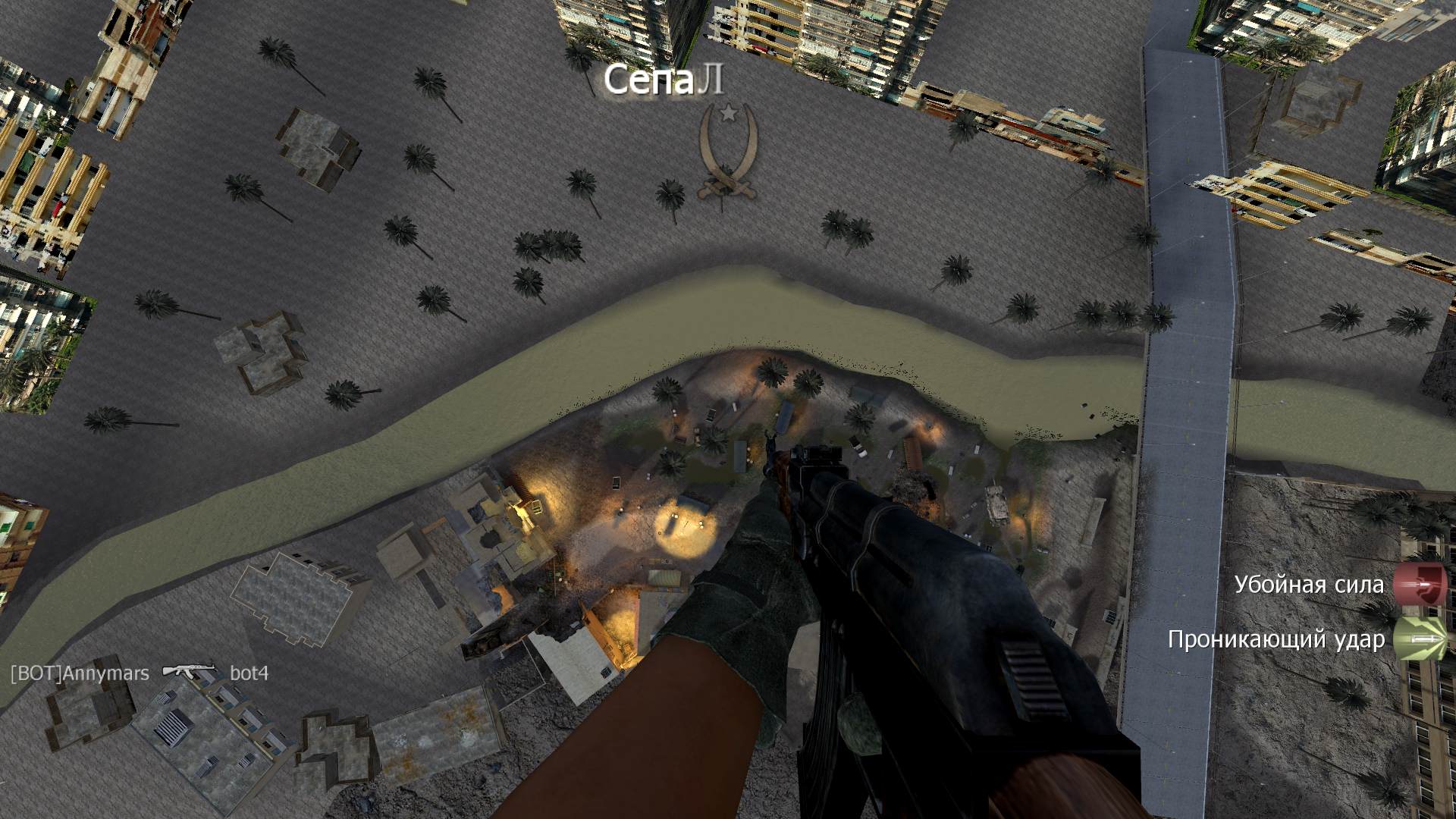This screenshot has width=1456, height=819.
Task: Click the Убойная сила perk icon
Action: (1420, 585)
